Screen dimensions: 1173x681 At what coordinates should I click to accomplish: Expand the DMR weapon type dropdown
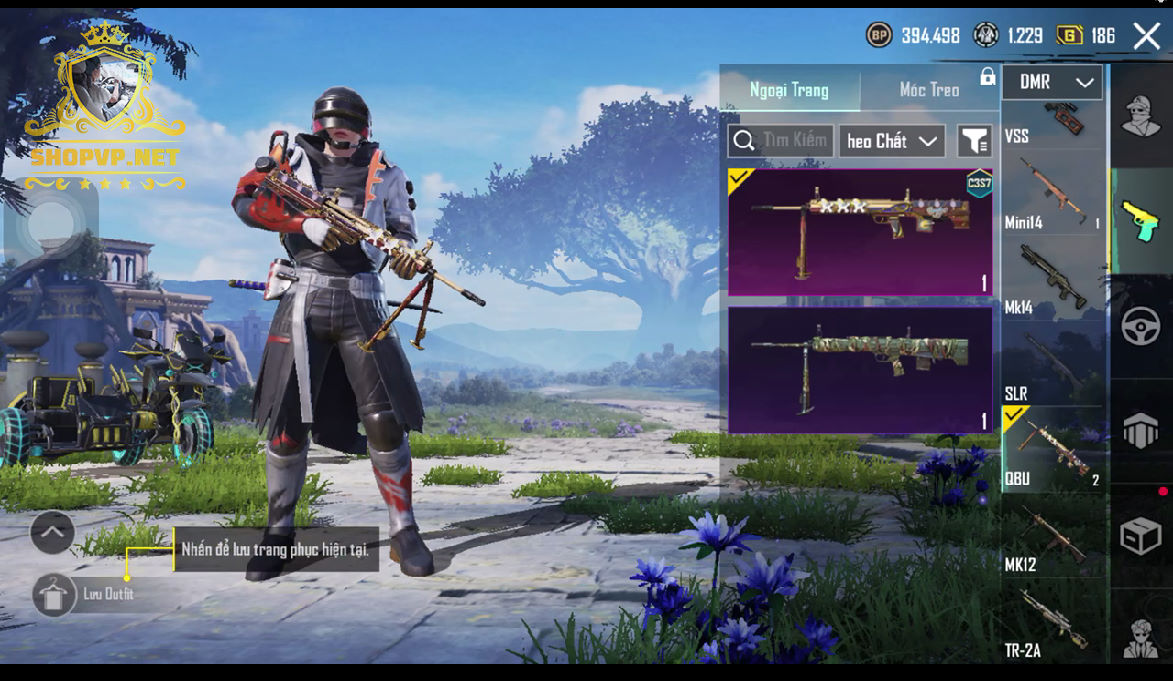[1052, 83]
